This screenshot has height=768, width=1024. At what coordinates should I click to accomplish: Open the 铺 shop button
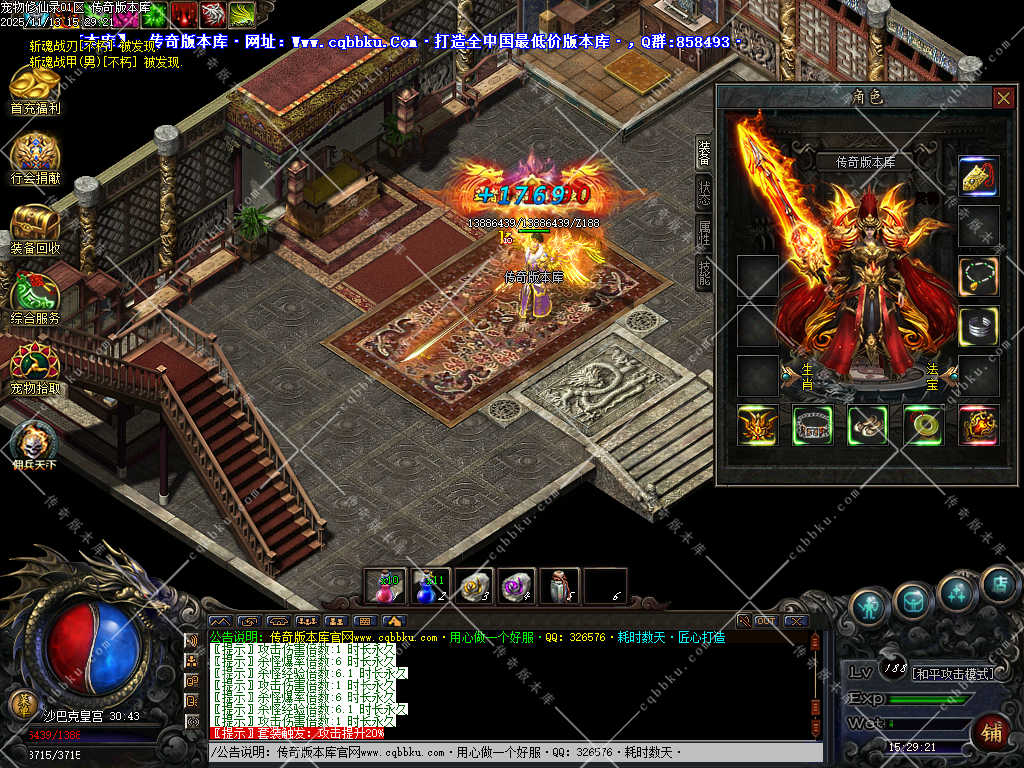(x=992, y=731)
